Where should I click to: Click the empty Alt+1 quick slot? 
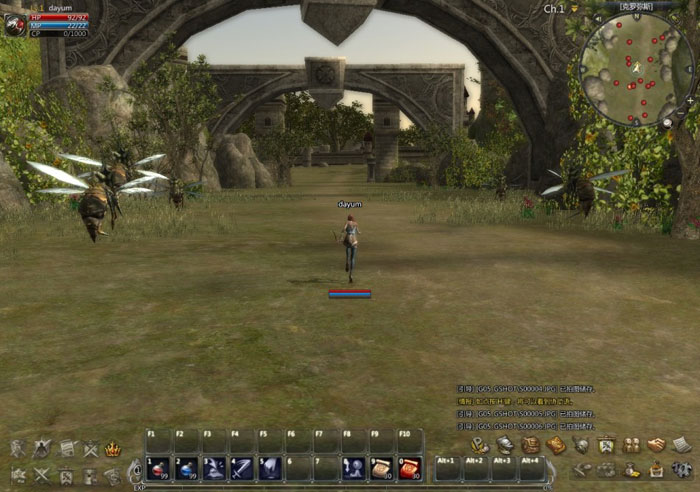(447, 467)
